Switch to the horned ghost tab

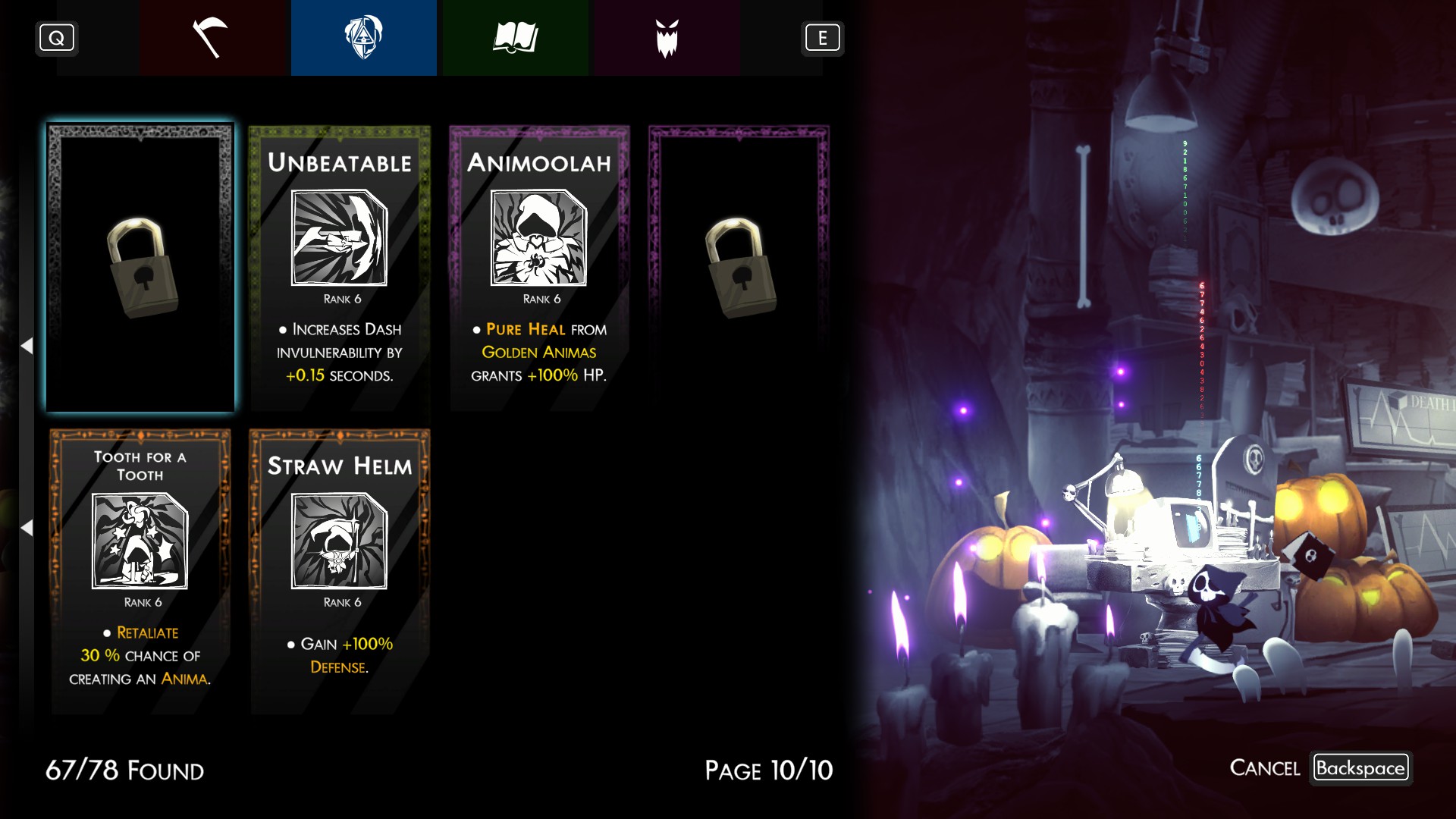tap(667, 38)
